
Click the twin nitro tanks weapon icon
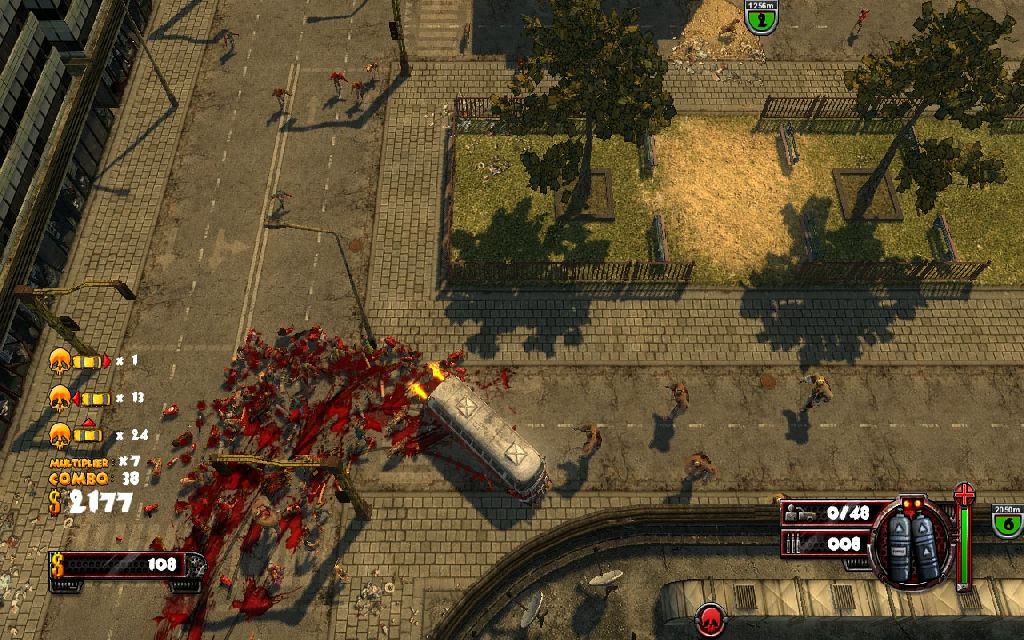pos(911,544)
